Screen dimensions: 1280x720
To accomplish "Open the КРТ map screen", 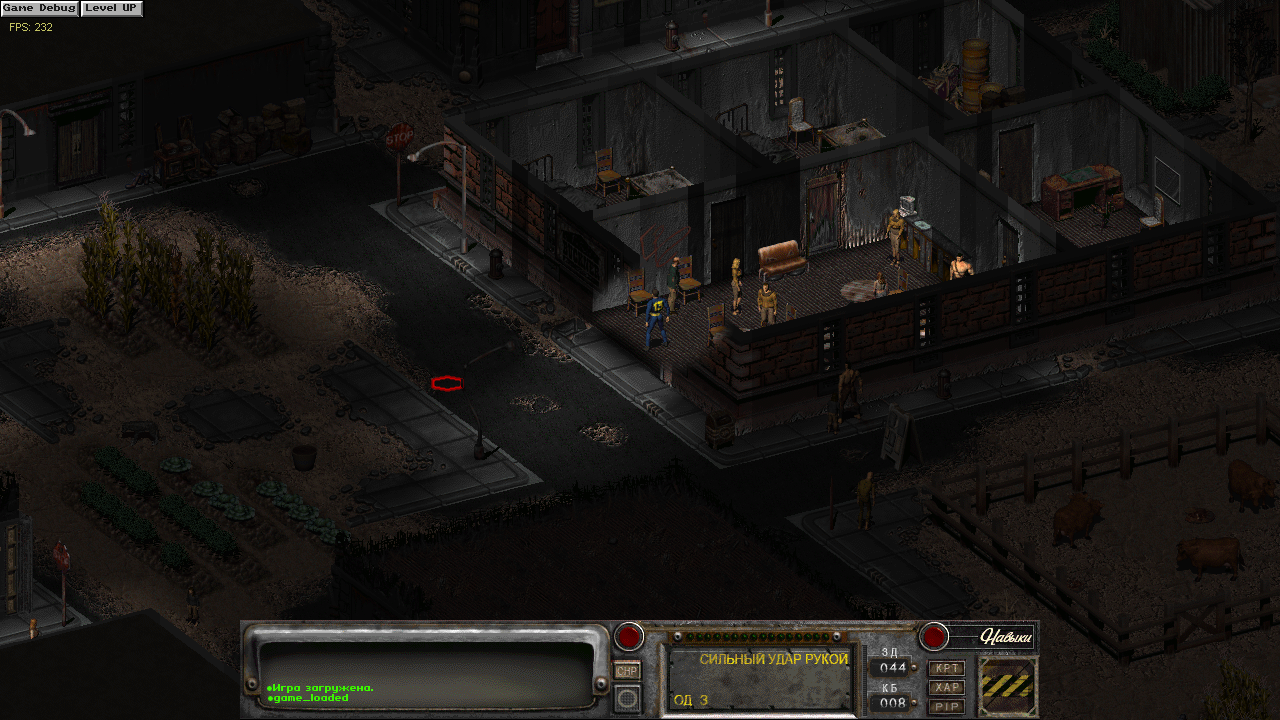I will click(x=946, y=668).
